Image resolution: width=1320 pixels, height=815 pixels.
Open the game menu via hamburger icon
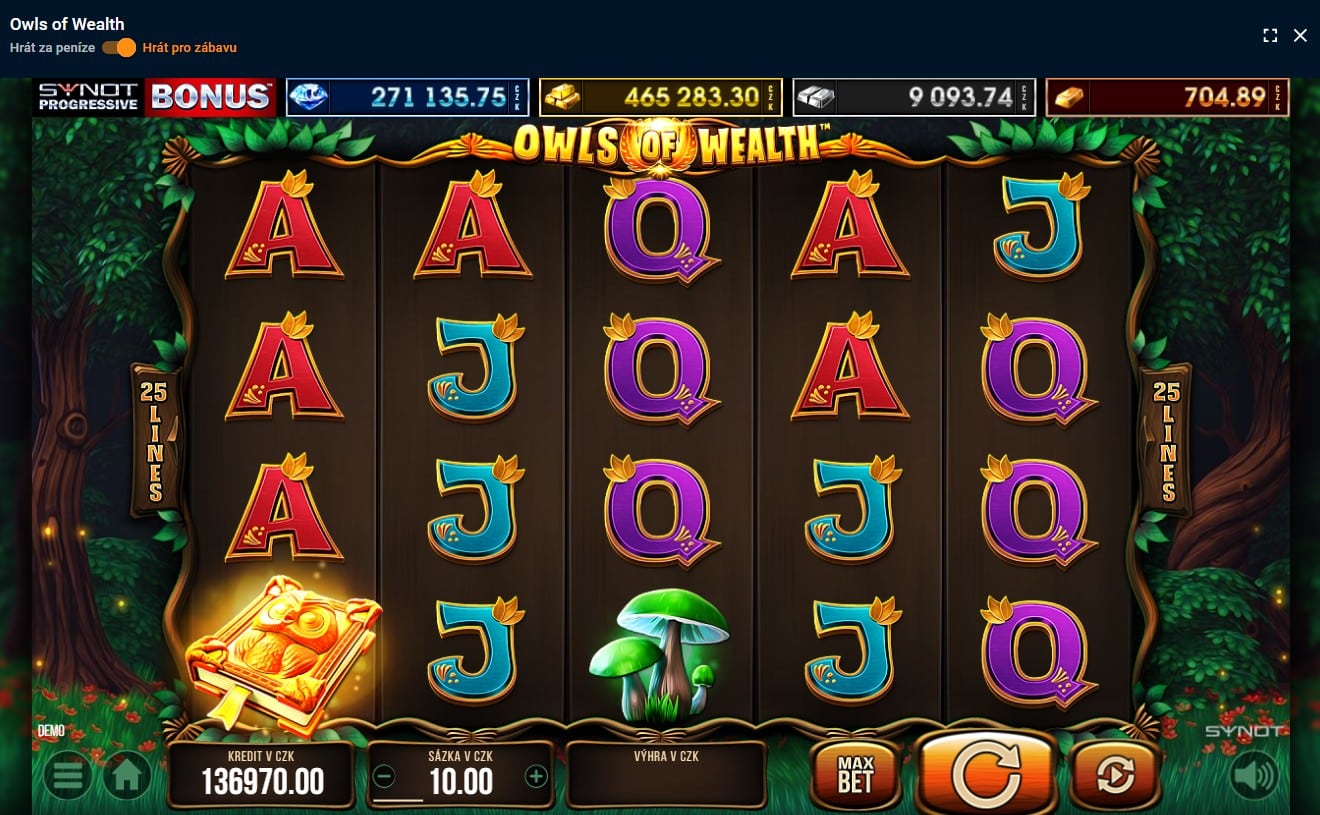pyautogui.click(x=67, y=775)
